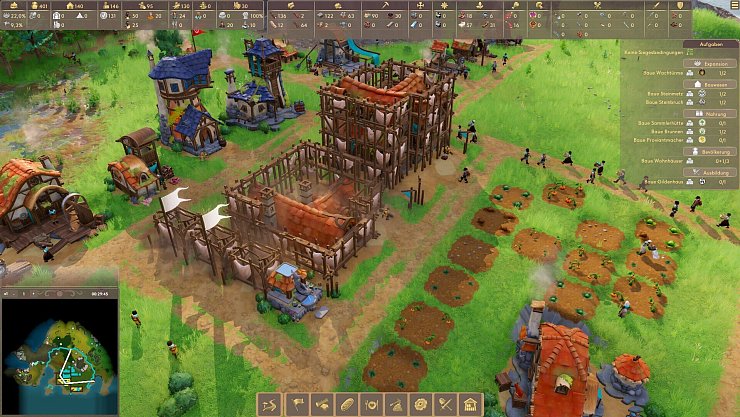Screen dimensions: 740x417
Task: Select the gear cog build category
Action: pos(421,404)
